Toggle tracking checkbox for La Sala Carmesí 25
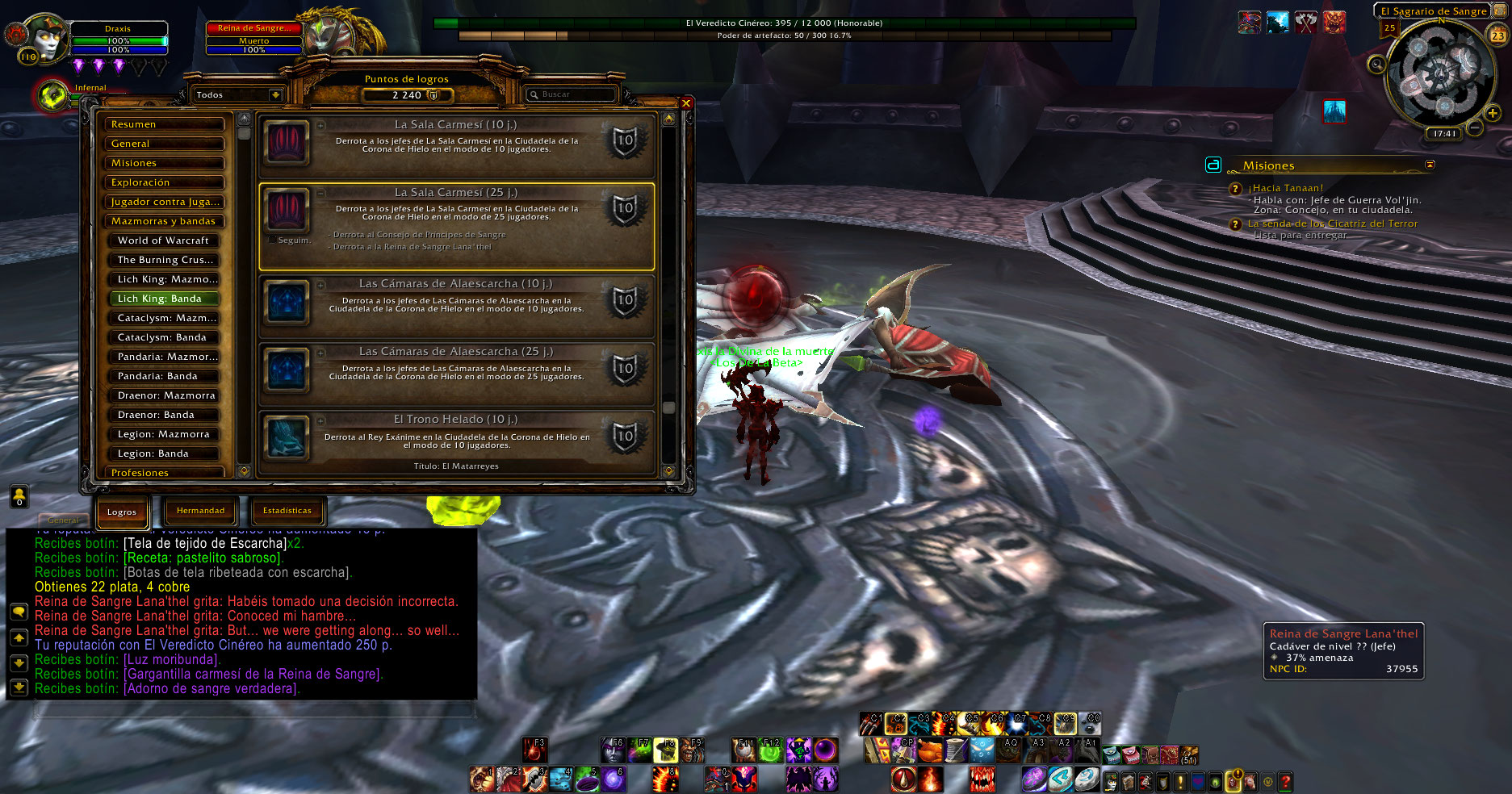Image resolution: width=1512 pixels, height=794 pixels. 271,240
